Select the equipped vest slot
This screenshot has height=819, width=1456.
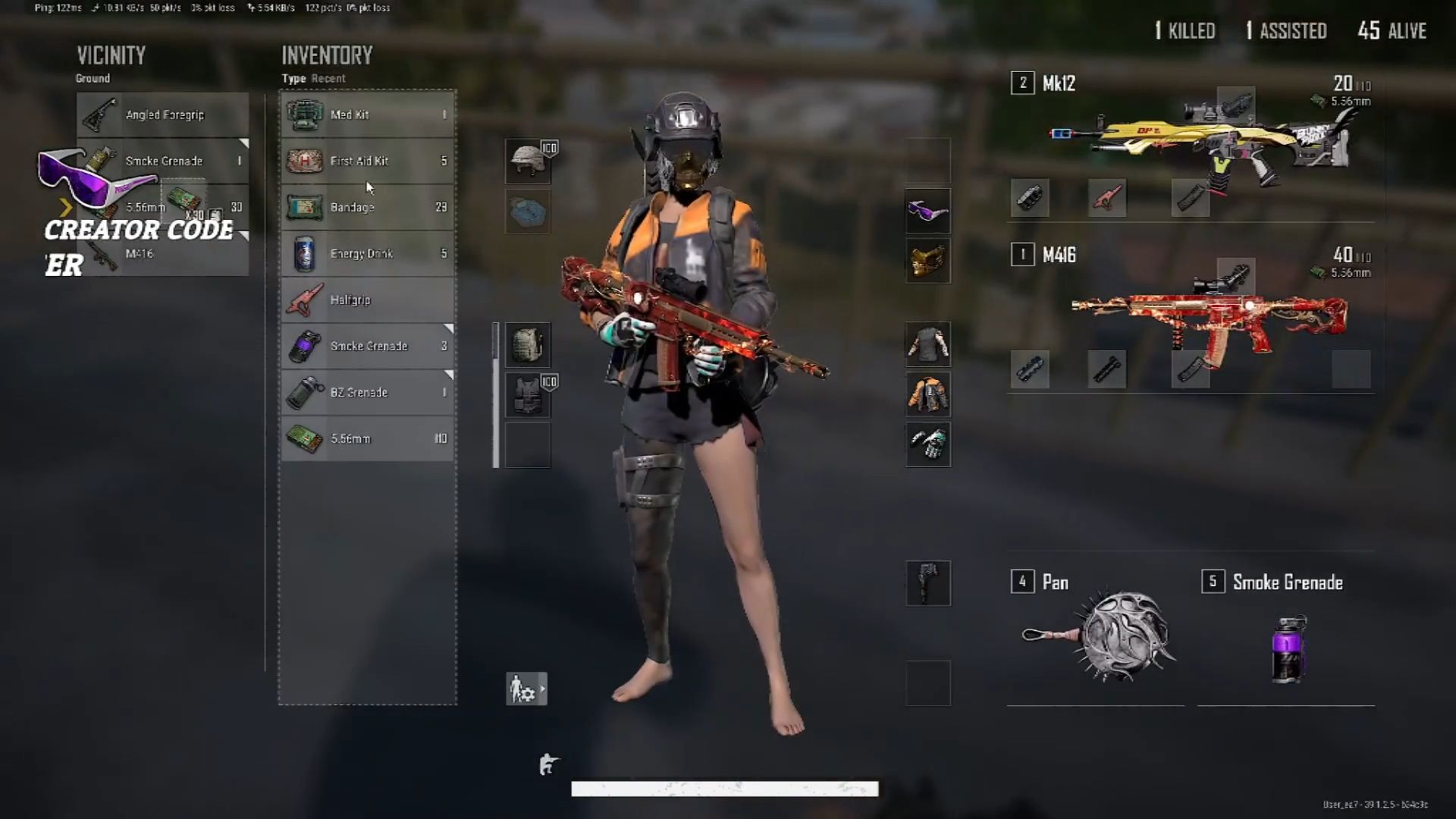[528, 395]
